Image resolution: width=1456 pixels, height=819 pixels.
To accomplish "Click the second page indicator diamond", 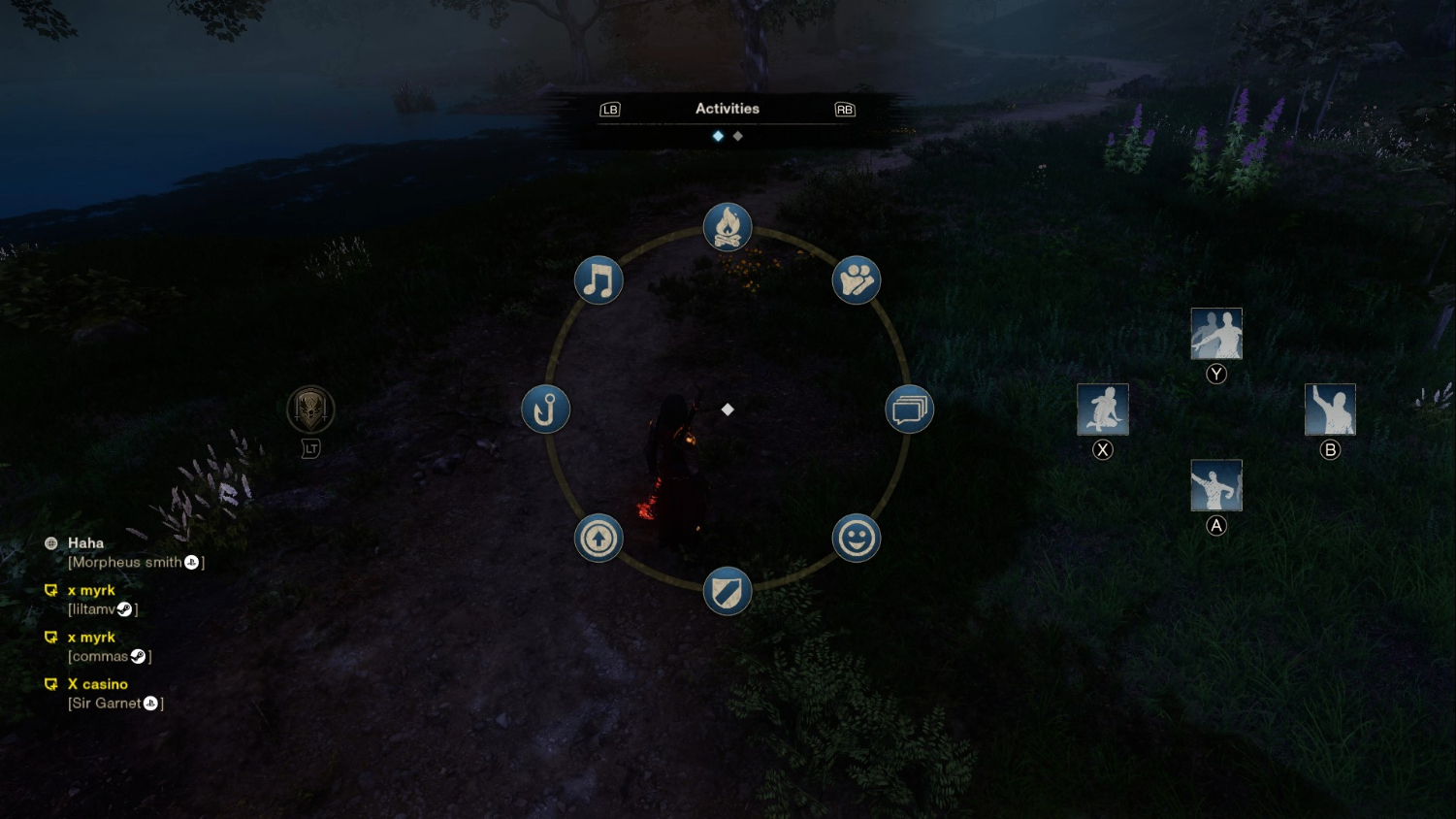I will pyautogui.click(x=738, y=136).
